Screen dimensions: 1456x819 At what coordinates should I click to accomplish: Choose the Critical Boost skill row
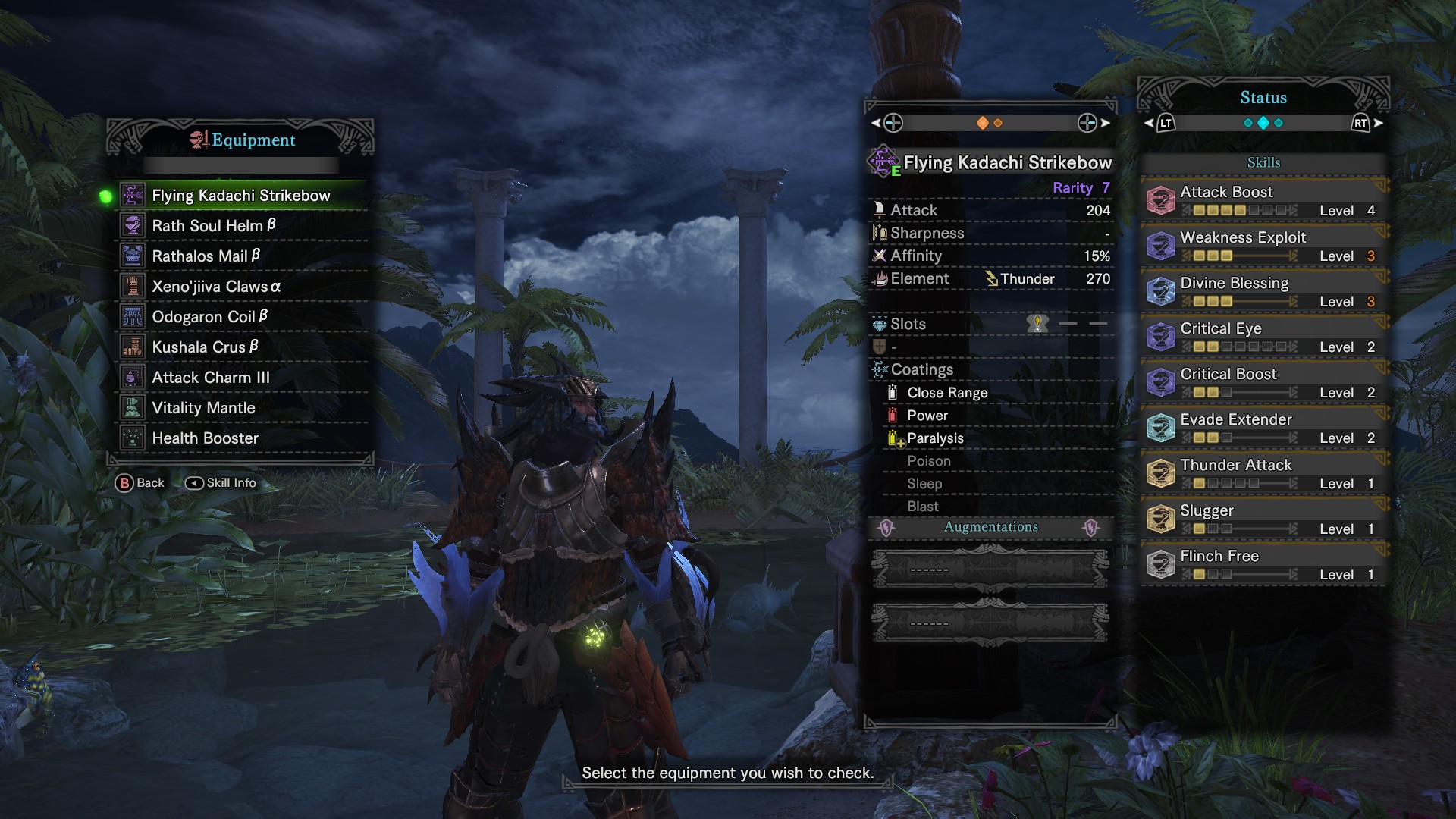(x=1263, y=382)
